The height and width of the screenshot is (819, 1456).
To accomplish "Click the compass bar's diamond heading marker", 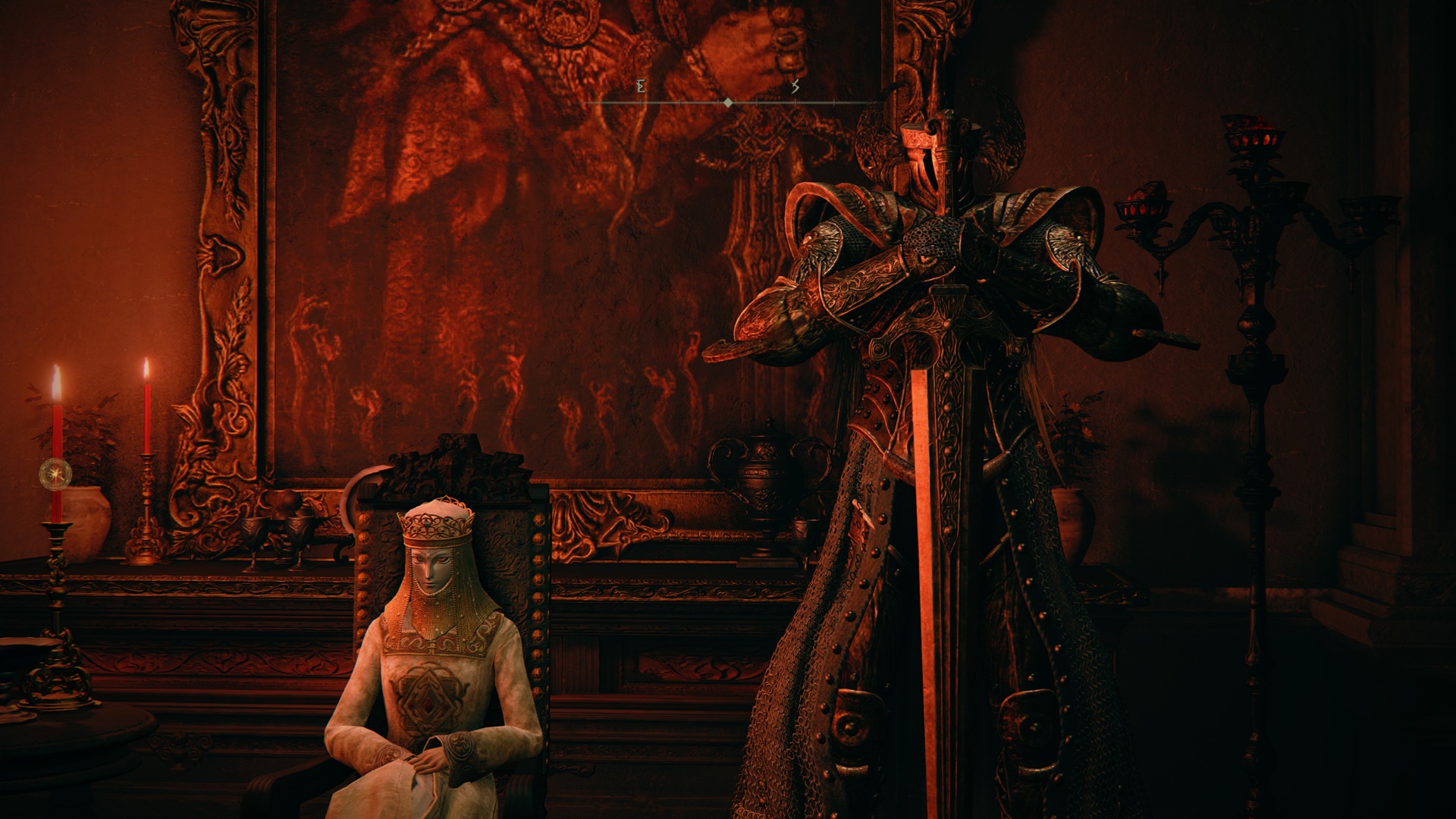I will pos(728,102).
